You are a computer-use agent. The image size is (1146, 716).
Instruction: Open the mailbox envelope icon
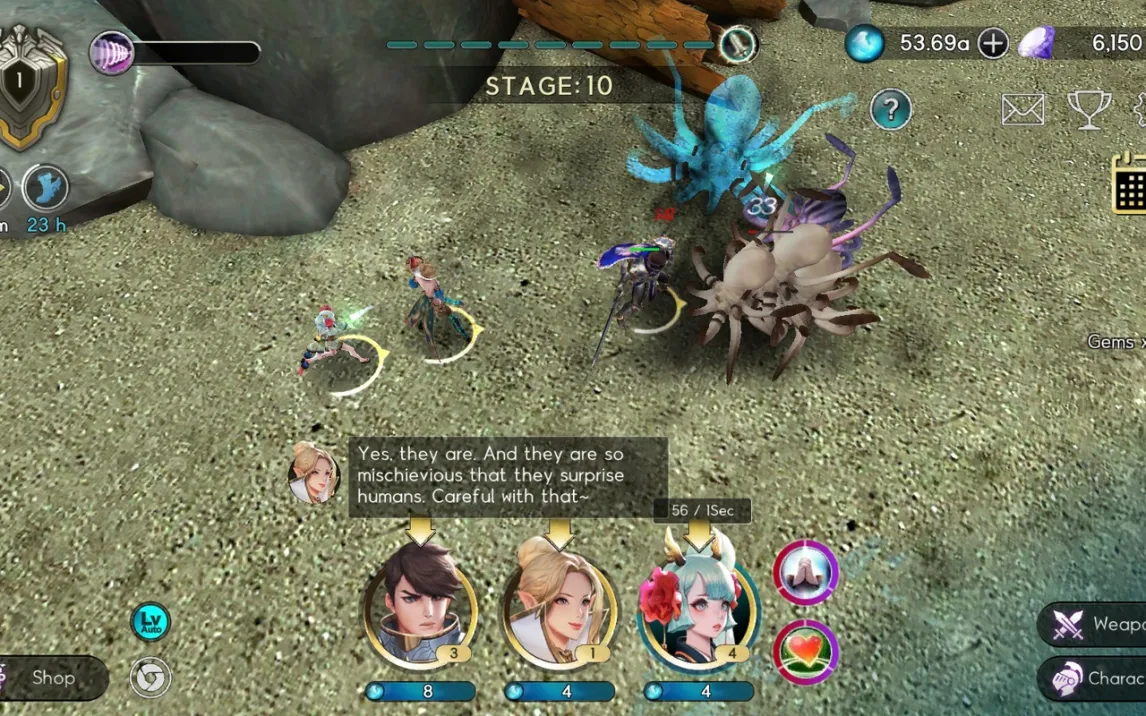coord(1023,110)
